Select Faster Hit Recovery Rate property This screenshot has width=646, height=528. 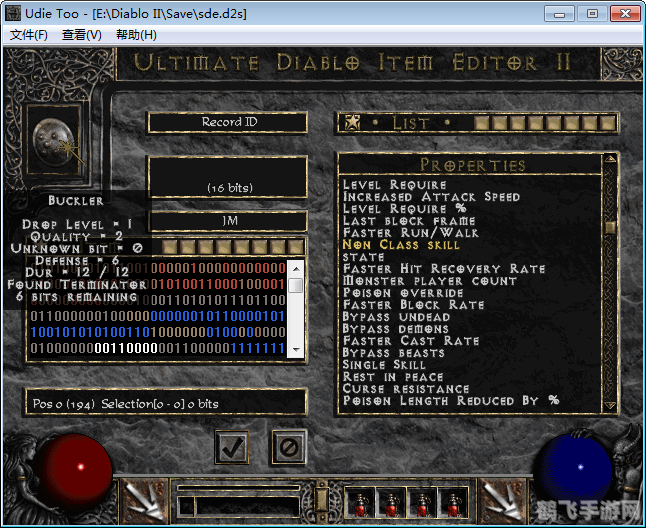click(x=444, y=269)
